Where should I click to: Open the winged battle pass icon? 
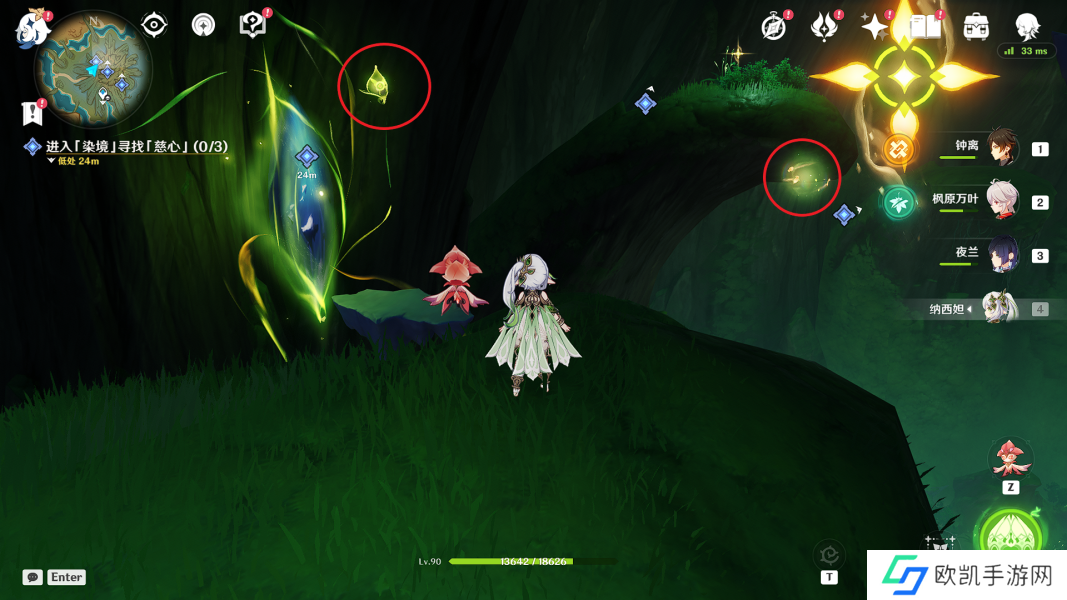click(824, 27)
